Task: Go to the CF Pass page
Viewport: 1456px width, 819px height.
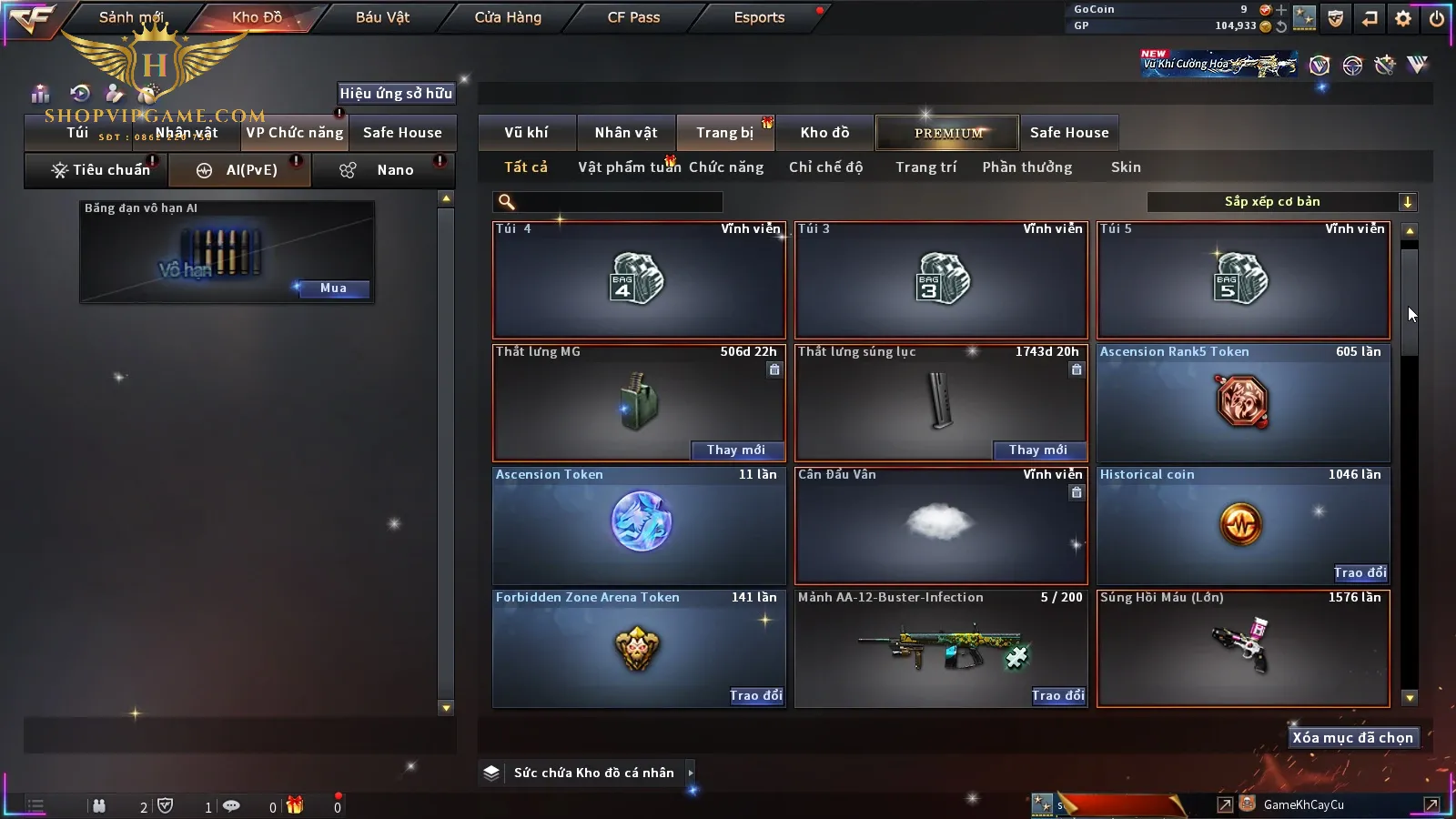Action: [633, 17]
